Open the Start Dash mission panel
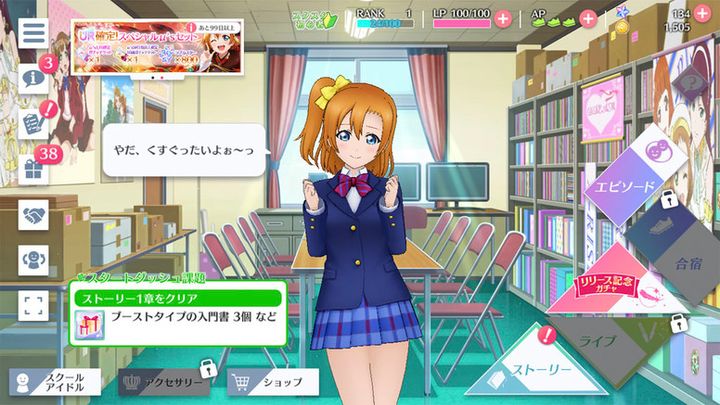Screen dimensions: 720x405 (178, 312)
